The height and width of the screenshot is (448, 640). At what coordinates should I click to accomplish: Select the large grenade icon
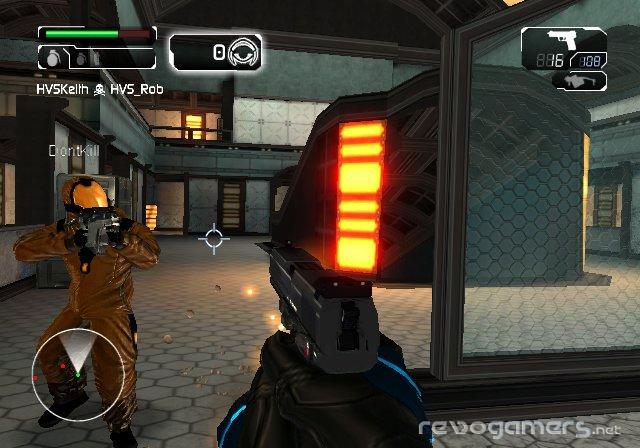coord(52,58)
